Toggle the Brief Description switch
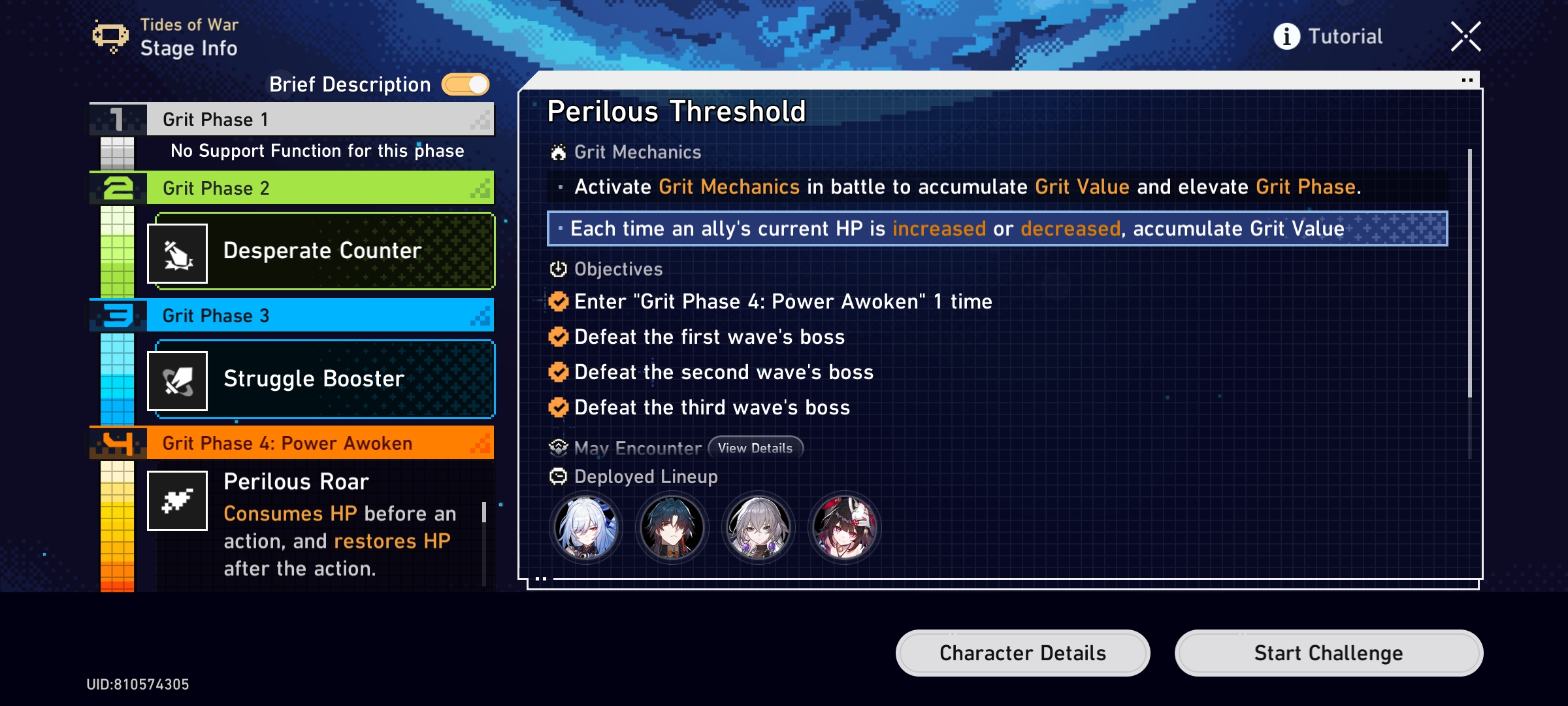Viewport: 1568px width, 706px height. pyautogui.click(x=465, y=84)
